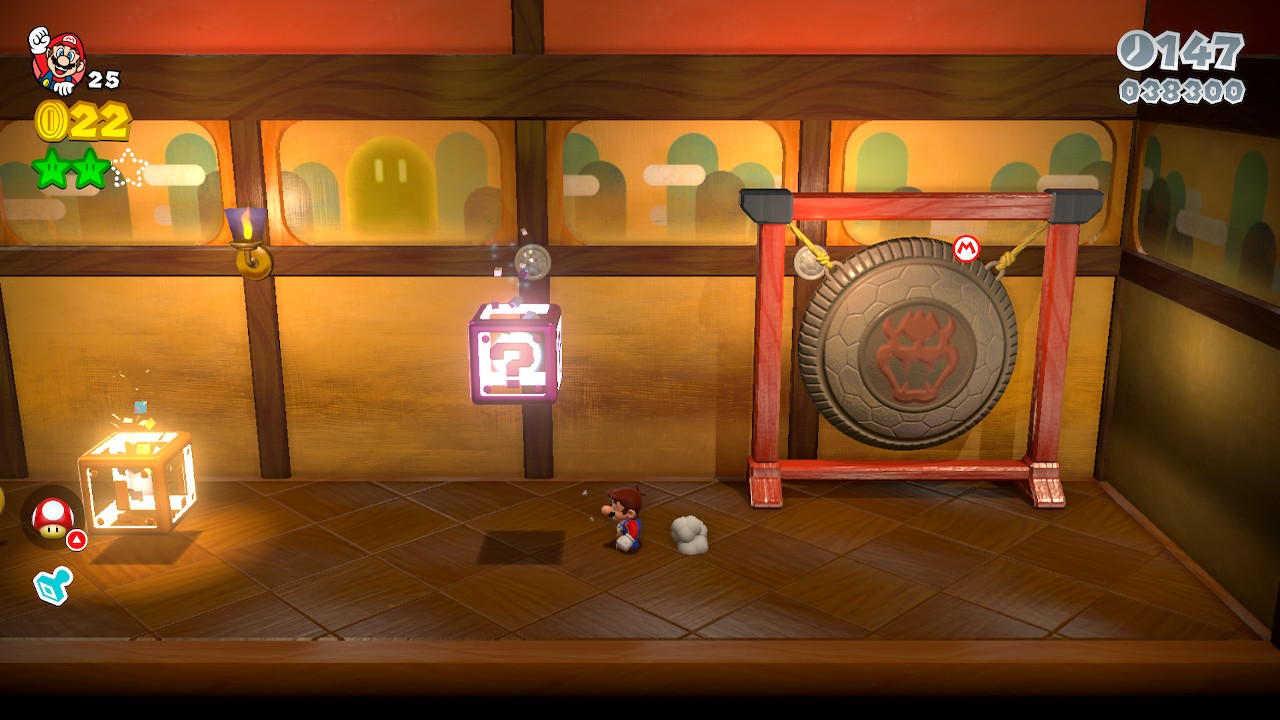Screen dimensions: 1280x720
Task: Select the Mario character portrait
Action: tap(58, 60)
